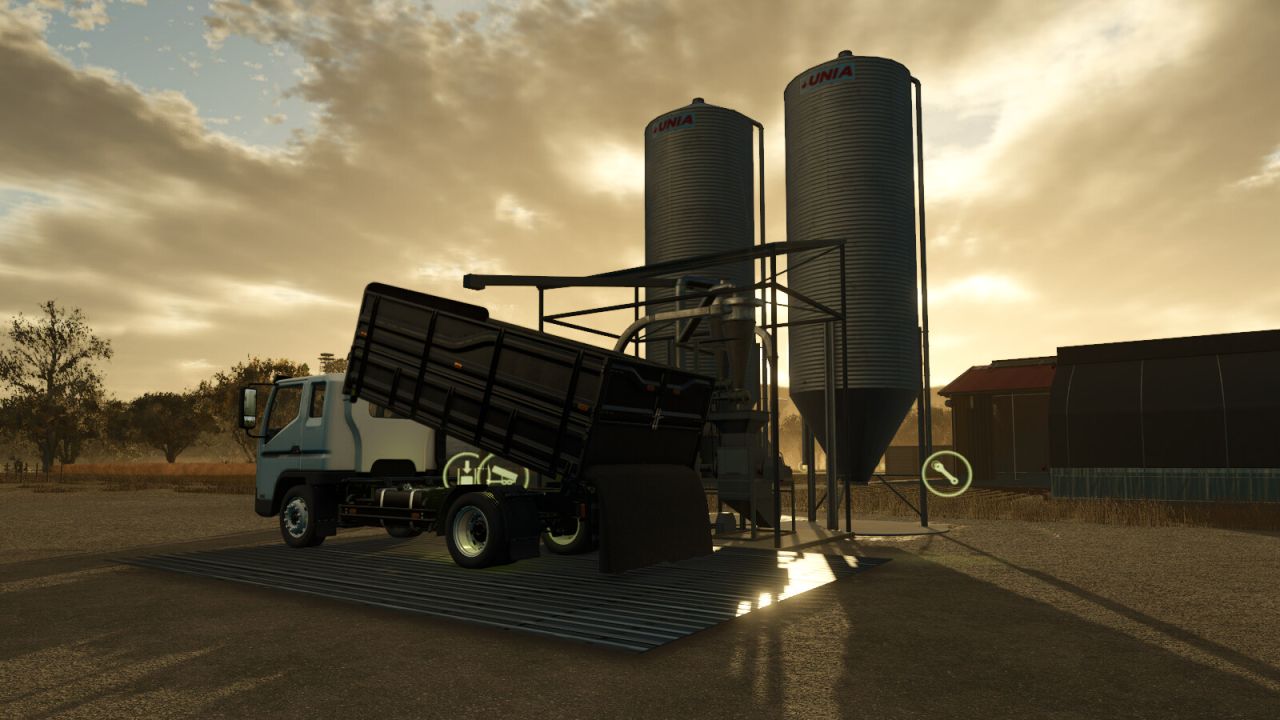Screen dimensions: 1280x720
Task: Select the trailer symbol in the tipping icon
Action: click(x=504, y=477)
